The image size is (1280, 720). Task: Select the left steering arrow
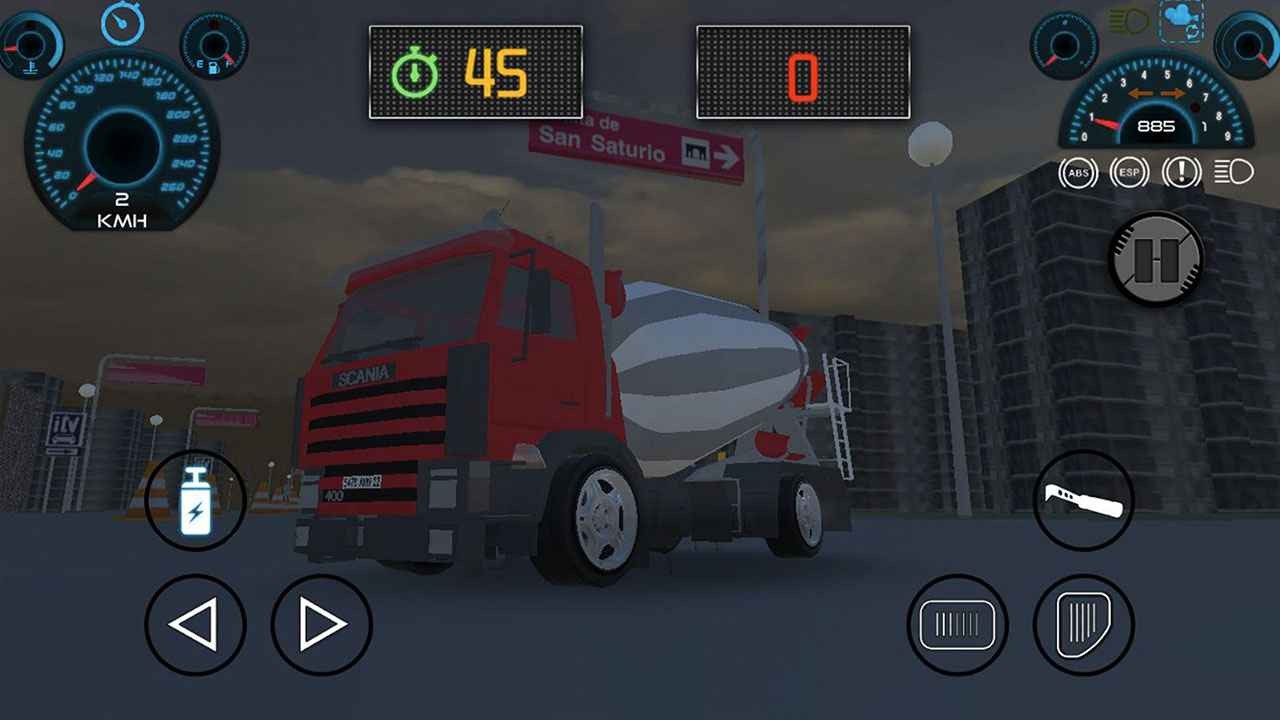pyautogui.click(x=196, y=624)
